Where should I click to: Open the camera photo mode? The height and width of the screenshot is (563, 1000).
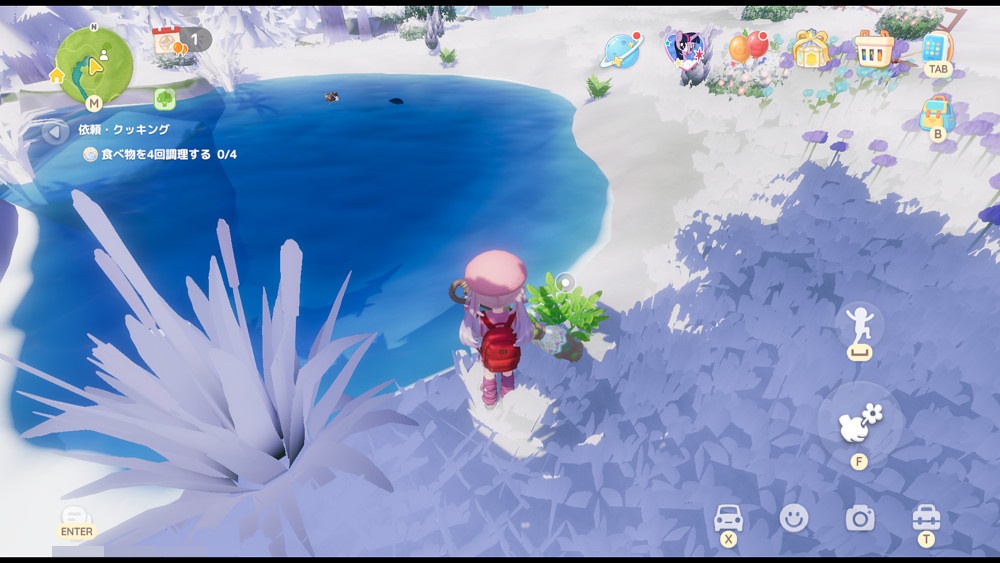pos(860,518)
